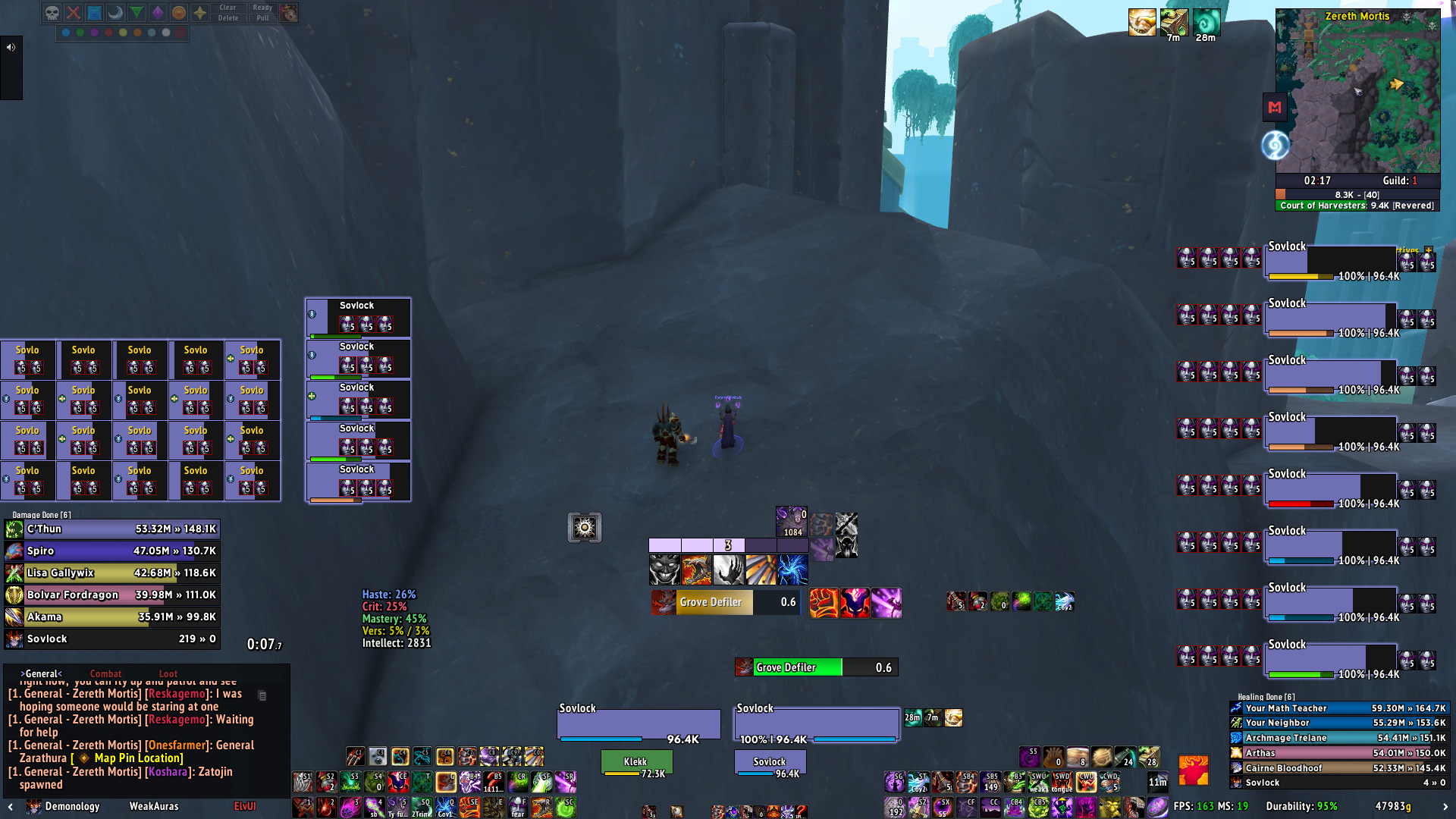The image size is (1456, 819).
Task: Open the ElvUI config
Action: point(244,806)
